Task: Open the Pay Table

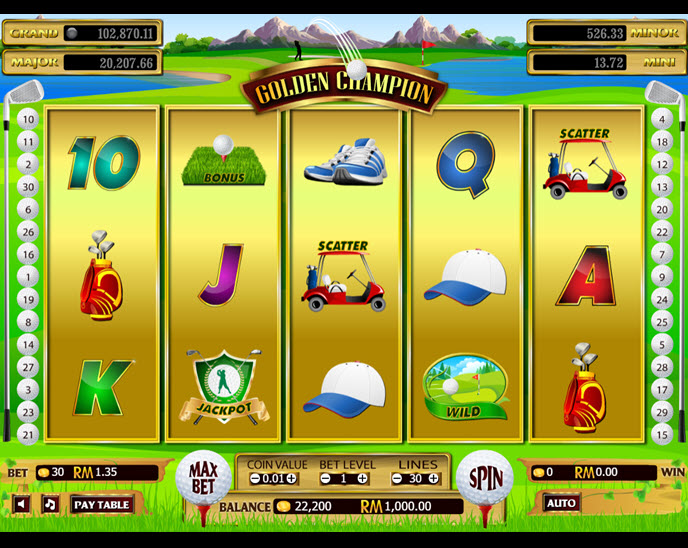Action: (x=101, y=504)
